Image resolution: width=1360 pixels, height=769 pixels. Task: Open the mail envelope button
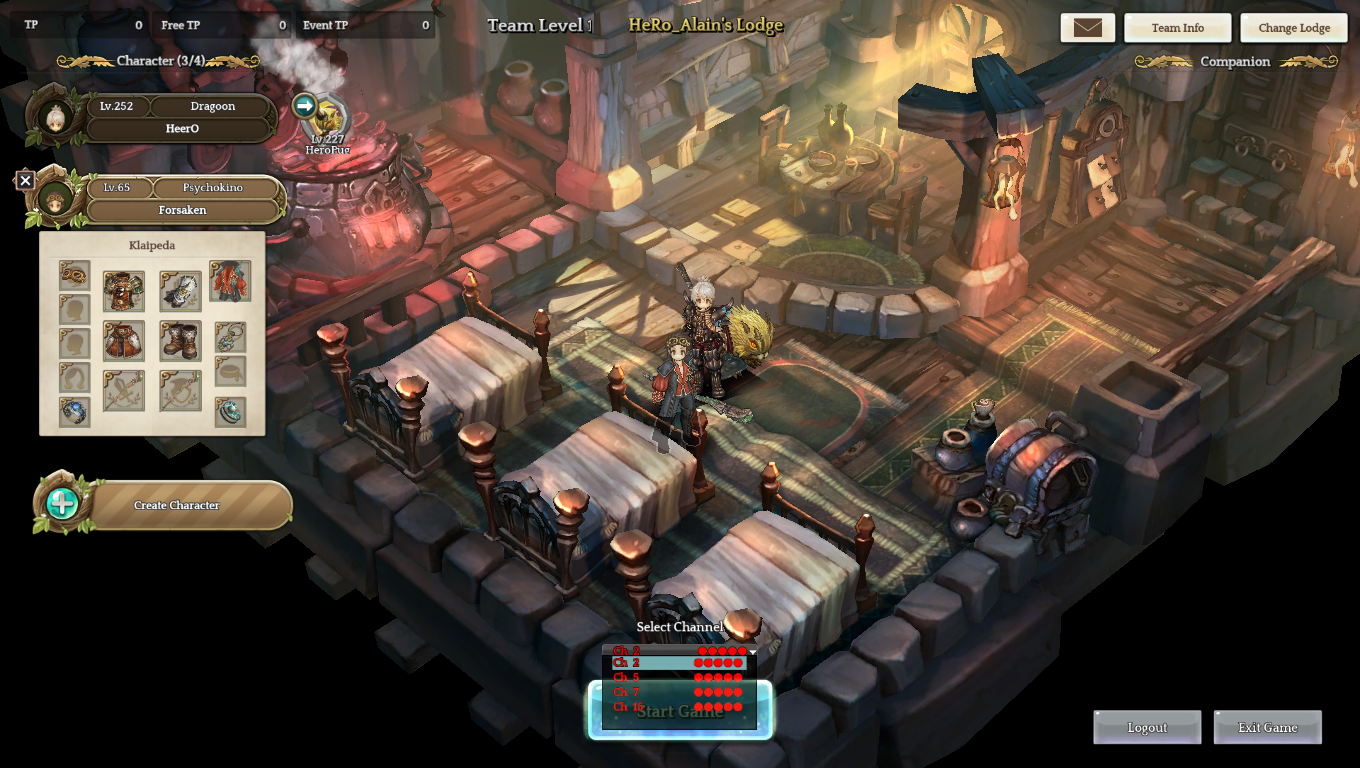[1087, 28]
